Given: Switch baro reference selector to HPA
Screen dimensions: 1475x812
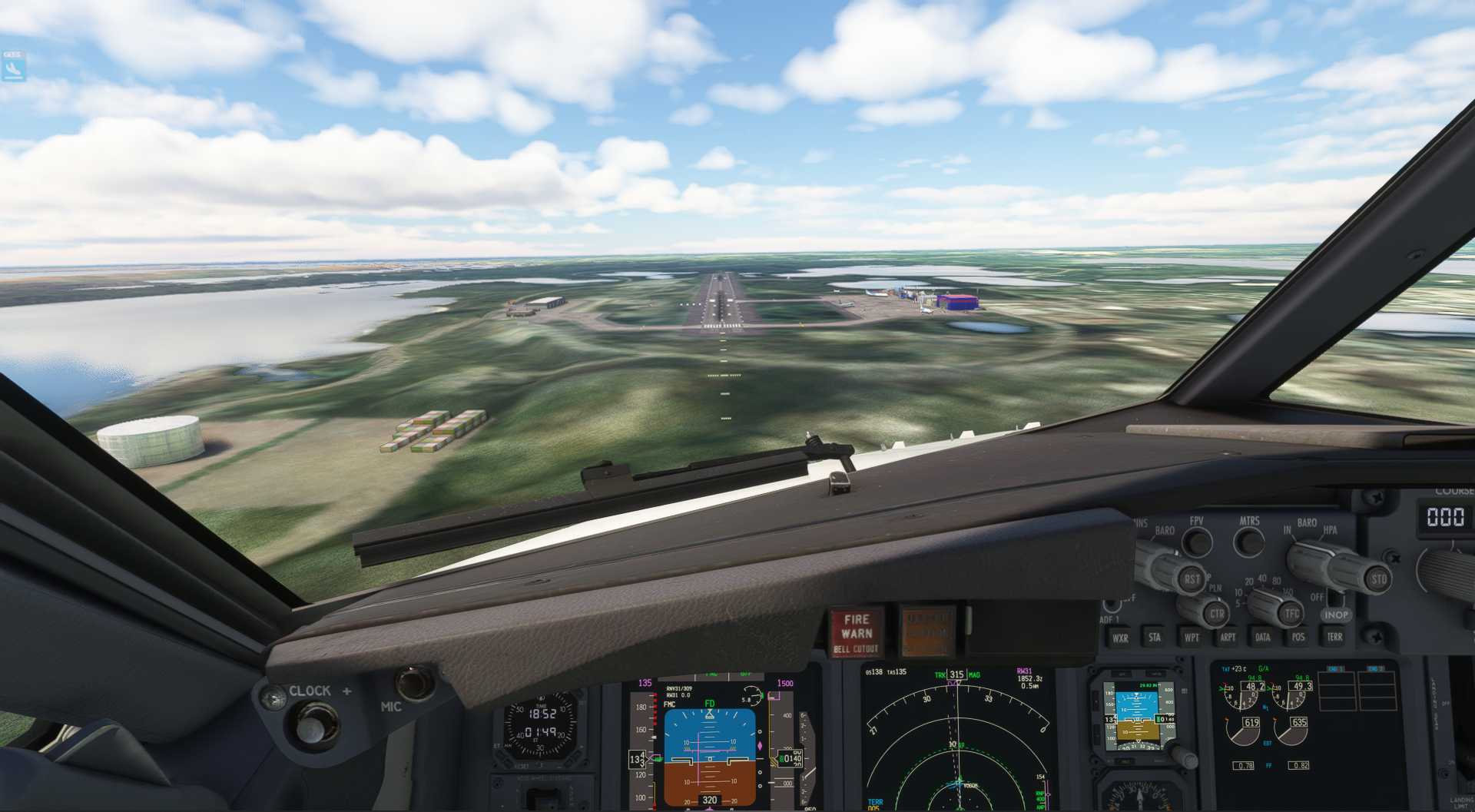Looking at the screenshot, I should tap(1331, 530).
